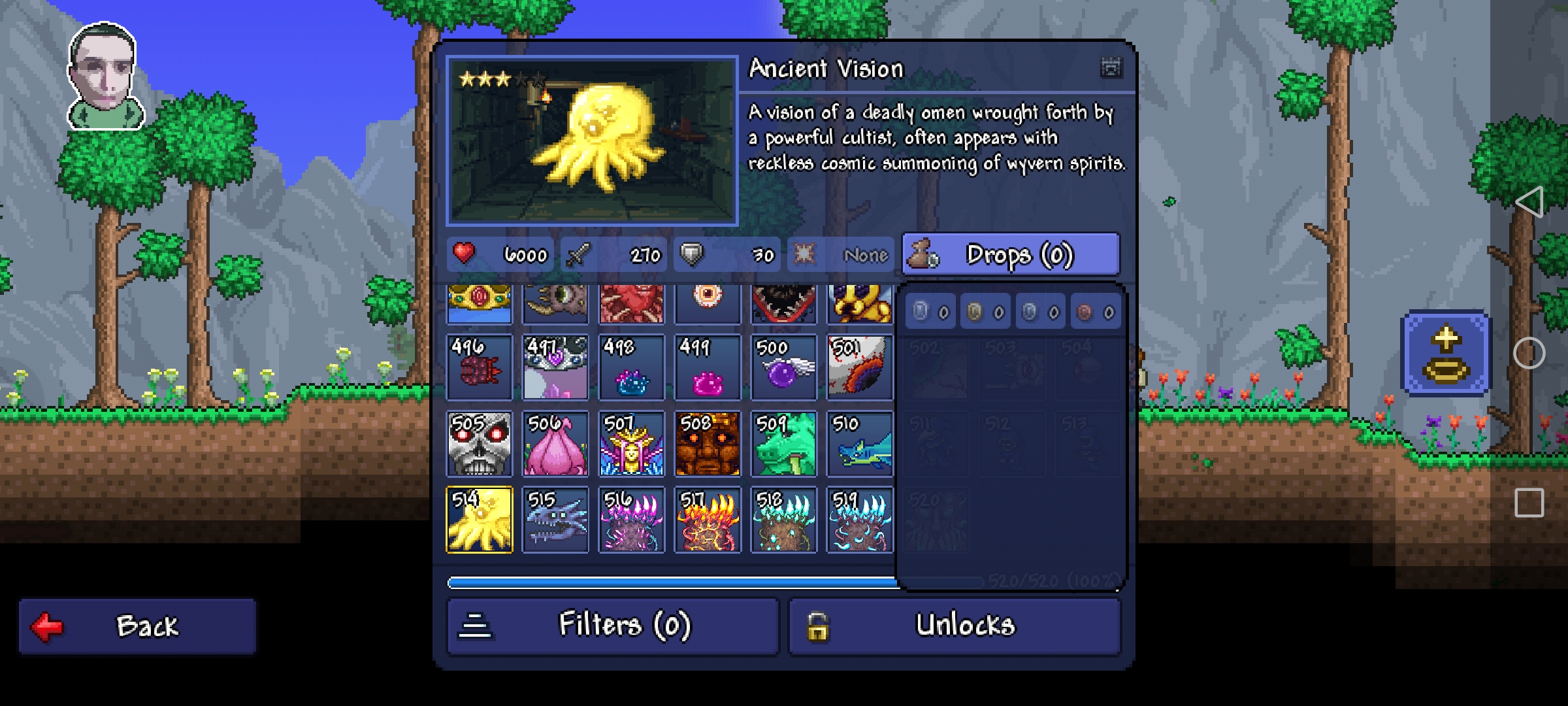Open the Filters (0) menu
The width and height of the screenshot is (1568, 706).
(613, 626)
